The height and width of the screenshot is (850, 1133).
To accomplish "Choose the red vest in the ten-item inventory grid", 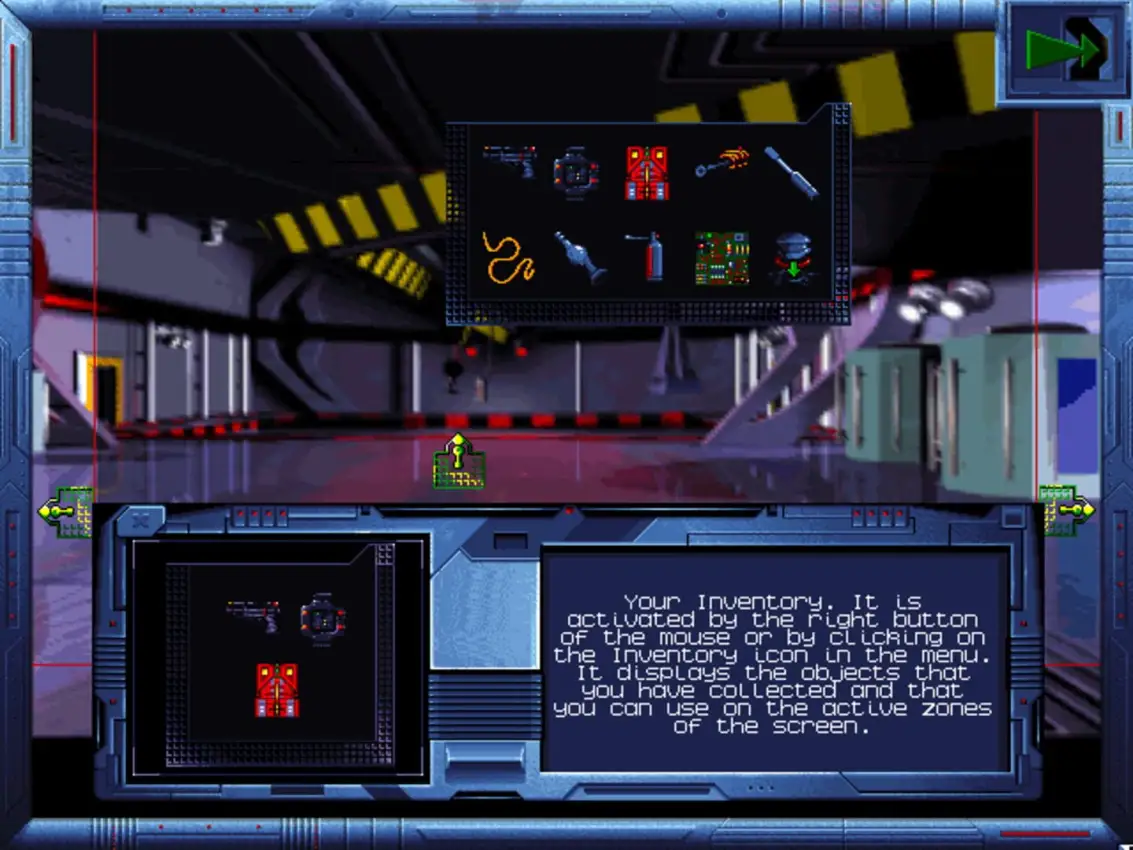I will click(x=647, y=172).
